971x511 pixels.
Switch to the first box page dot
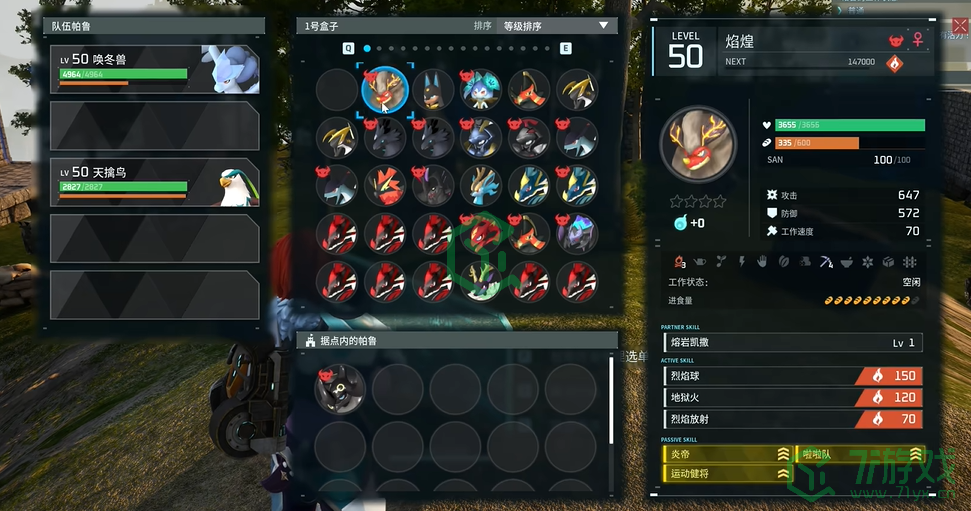[x=367, y=48]
